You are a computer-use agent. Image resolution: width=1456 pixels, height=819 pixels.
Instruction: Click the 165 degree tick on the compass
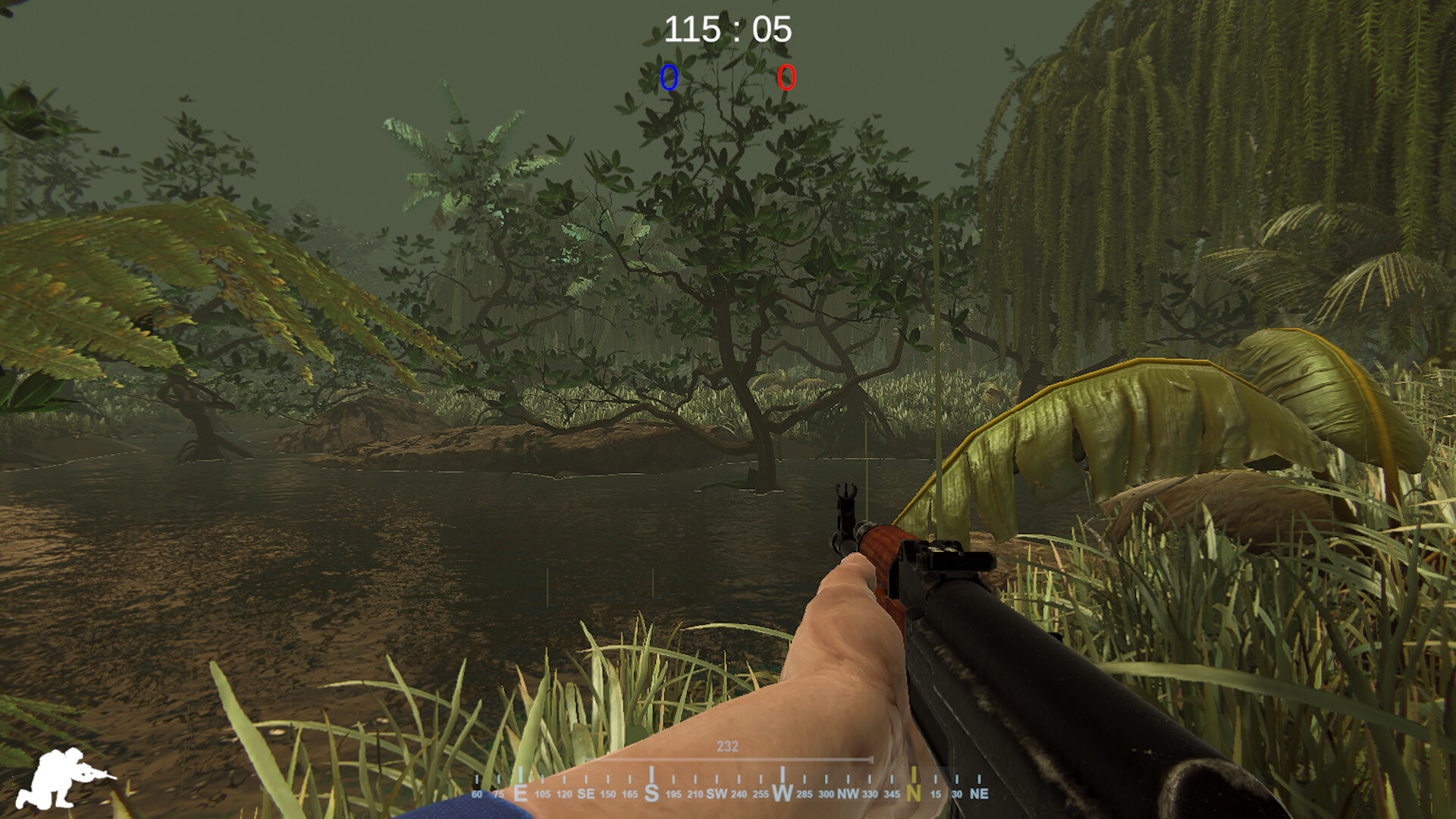(630, 793)
